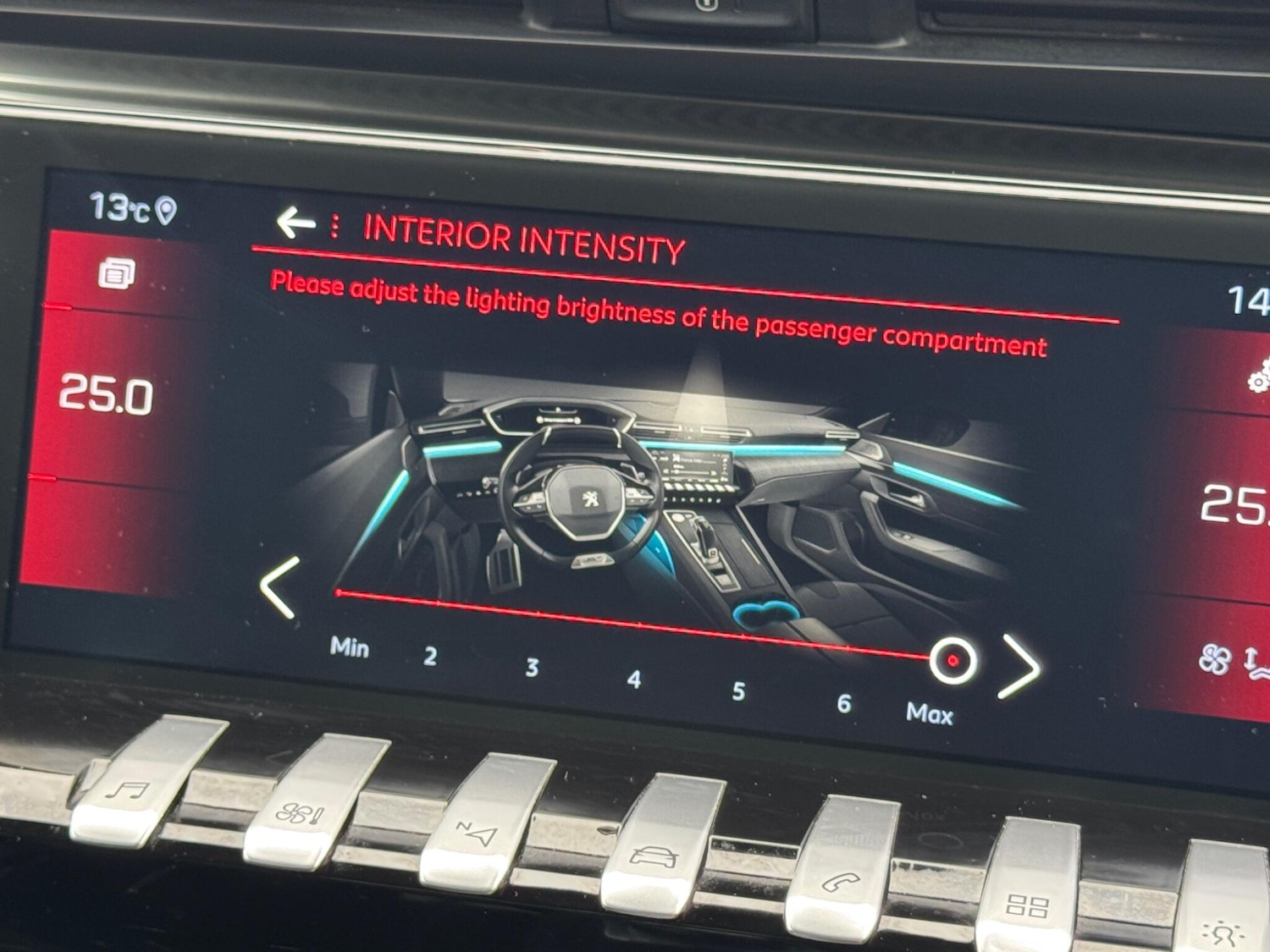Select brightness level 4
The image size is (1270, 952).
[x=634, y=679]
